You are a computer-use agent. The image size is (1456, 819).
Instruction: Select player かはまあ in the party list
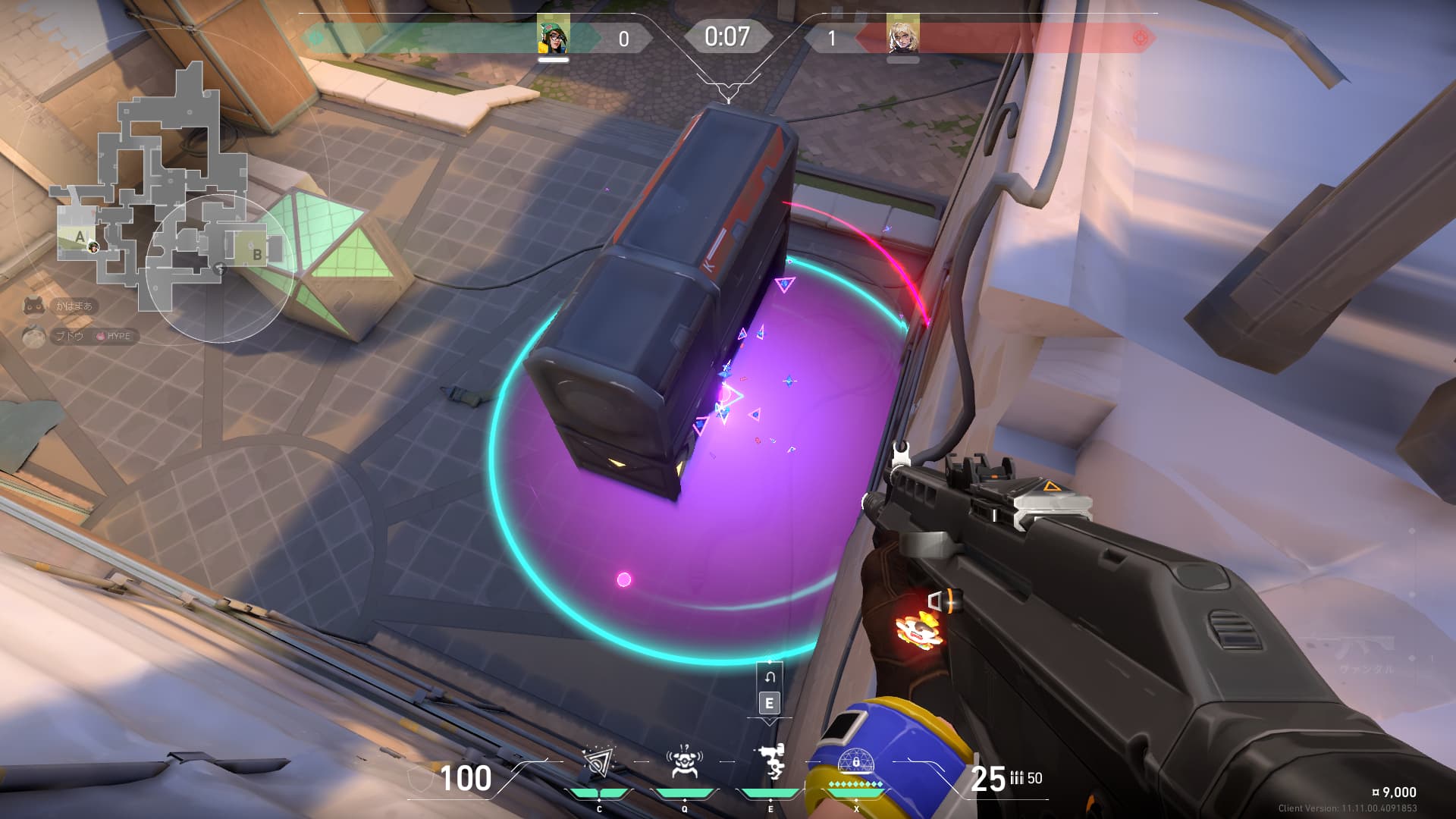coord(74,306)
